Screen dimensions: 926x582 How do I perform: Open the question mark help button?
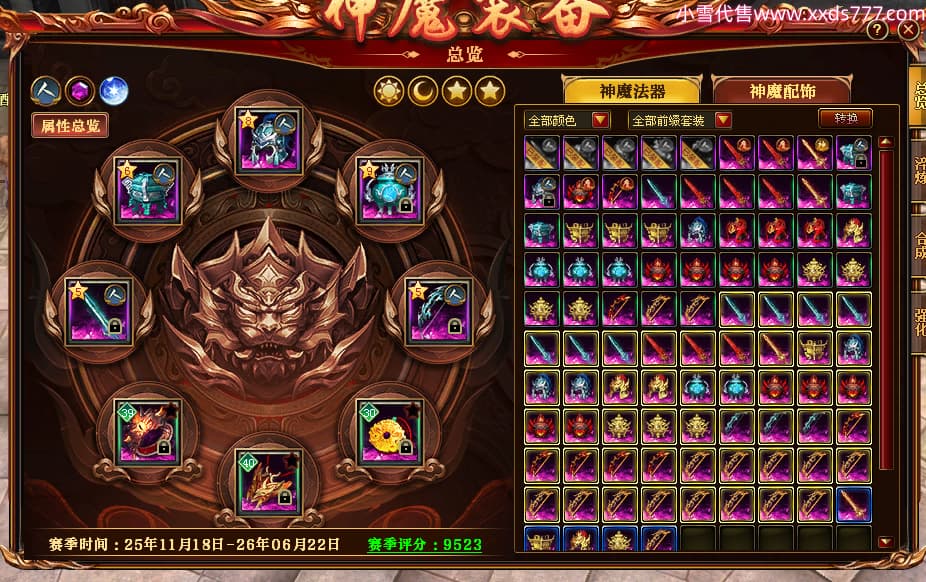click(877, 30)
